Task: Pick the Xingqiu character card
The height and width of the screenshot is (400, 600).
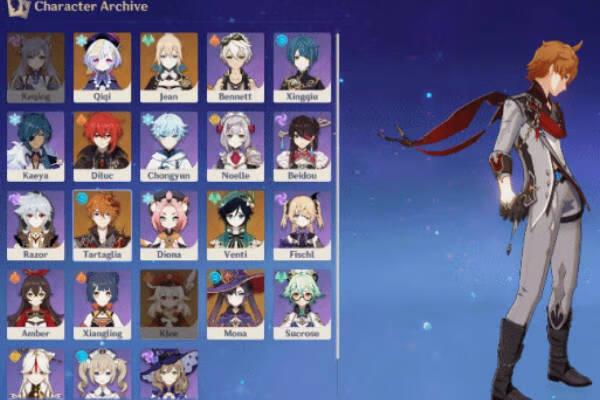Action: pyautogui.click(x=301, y=66)
